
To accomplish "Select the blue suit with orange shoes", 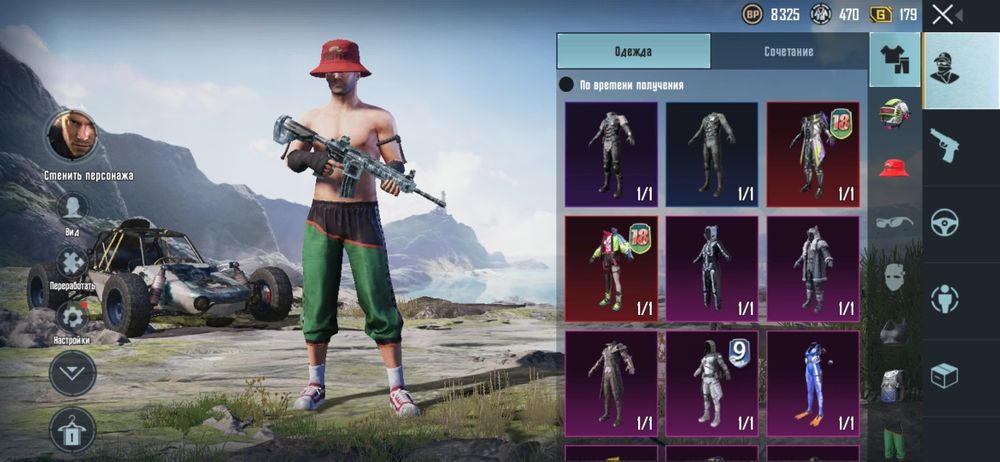I will pos(813,383).
